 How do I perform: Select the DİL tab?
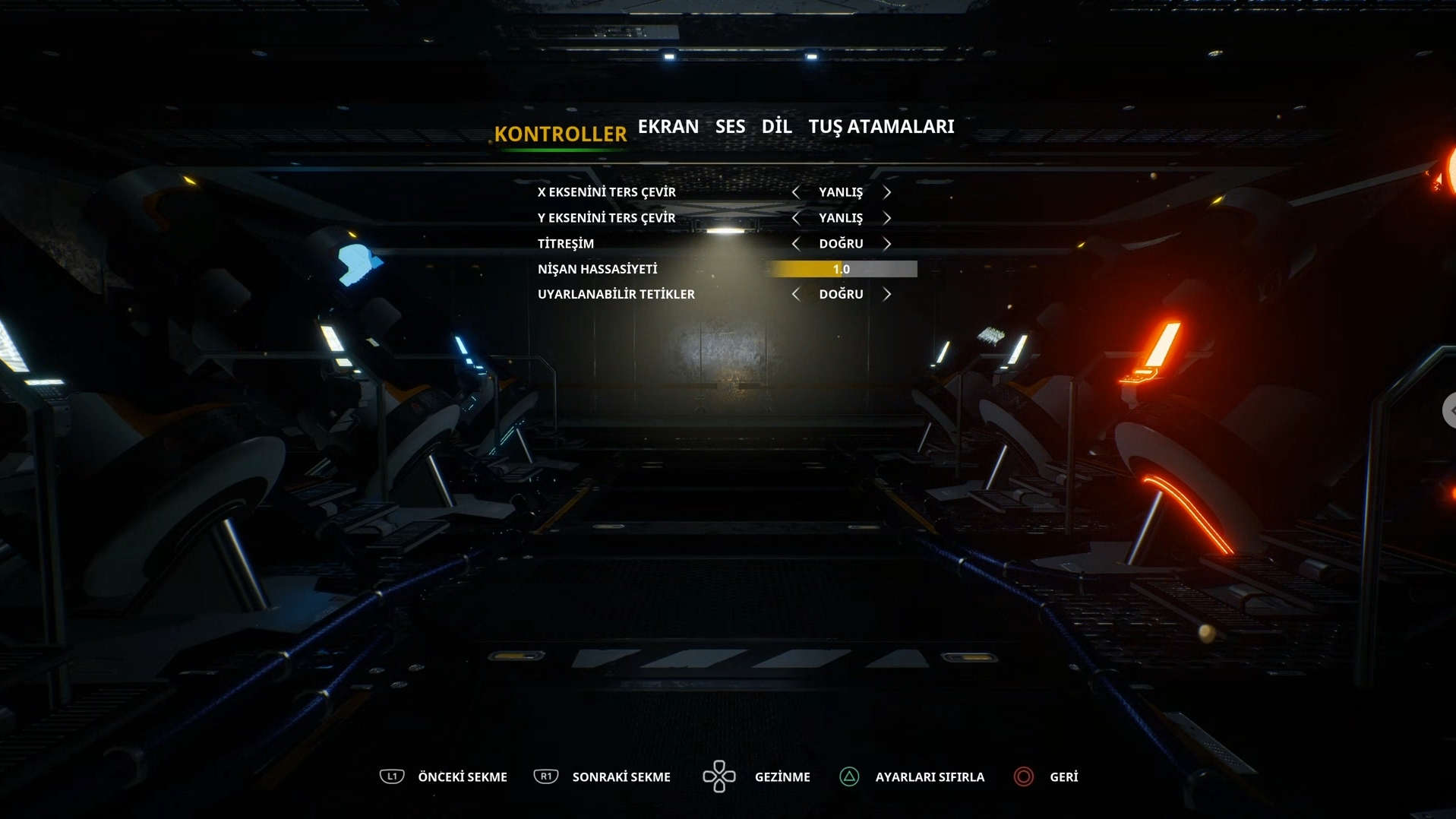pyautogui.click(x=776, y=127)
